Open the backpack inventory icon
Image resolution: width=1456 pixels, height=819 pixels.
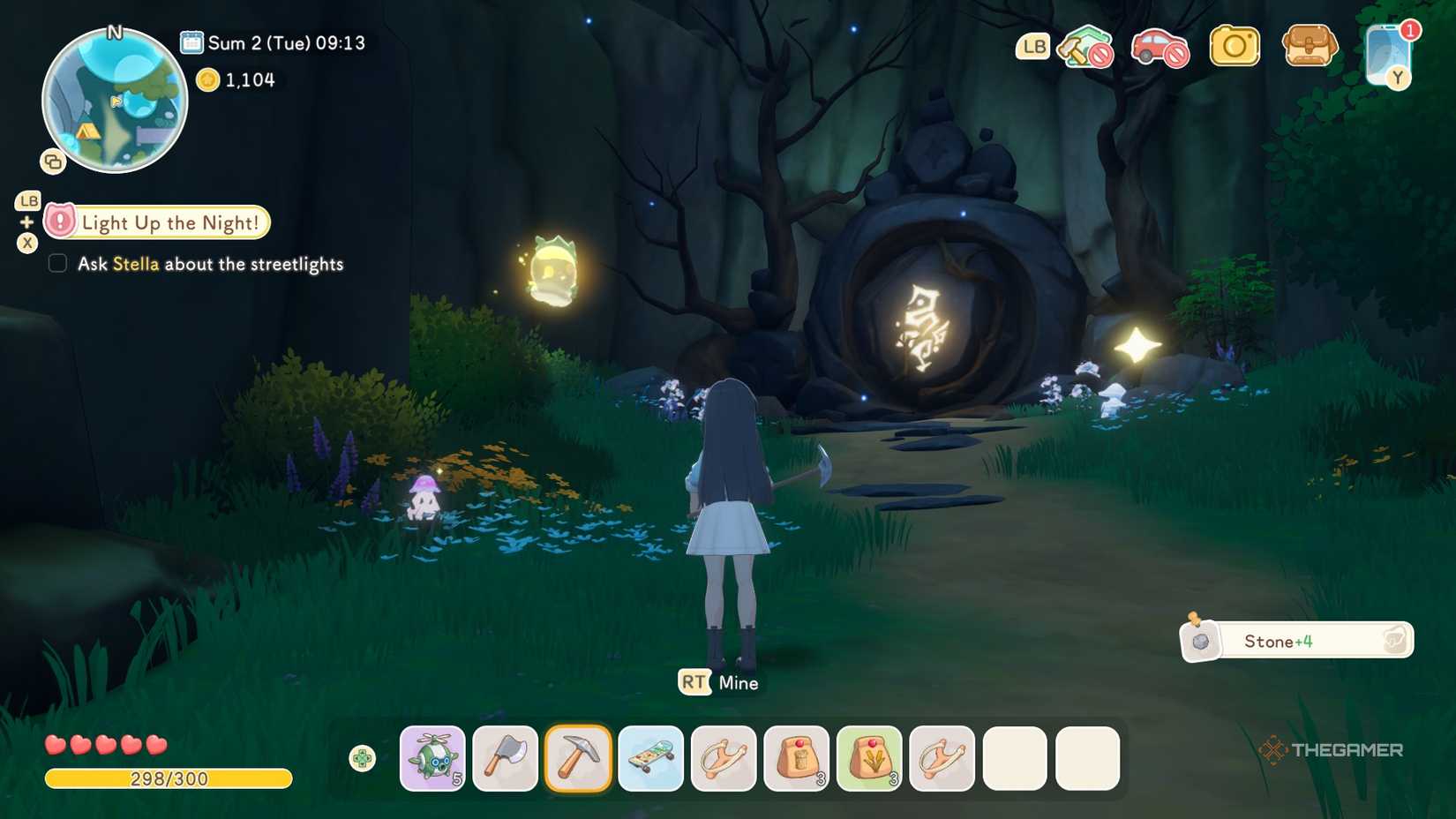(x=1309, y=48)
